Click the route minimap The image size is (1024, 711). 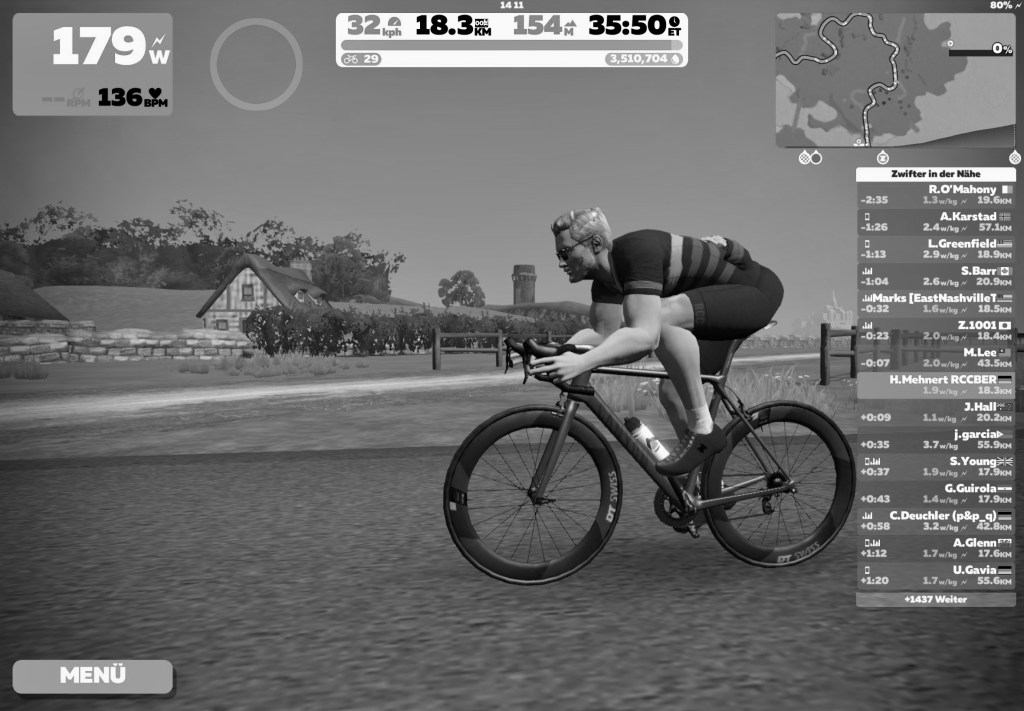coord(895,79)
